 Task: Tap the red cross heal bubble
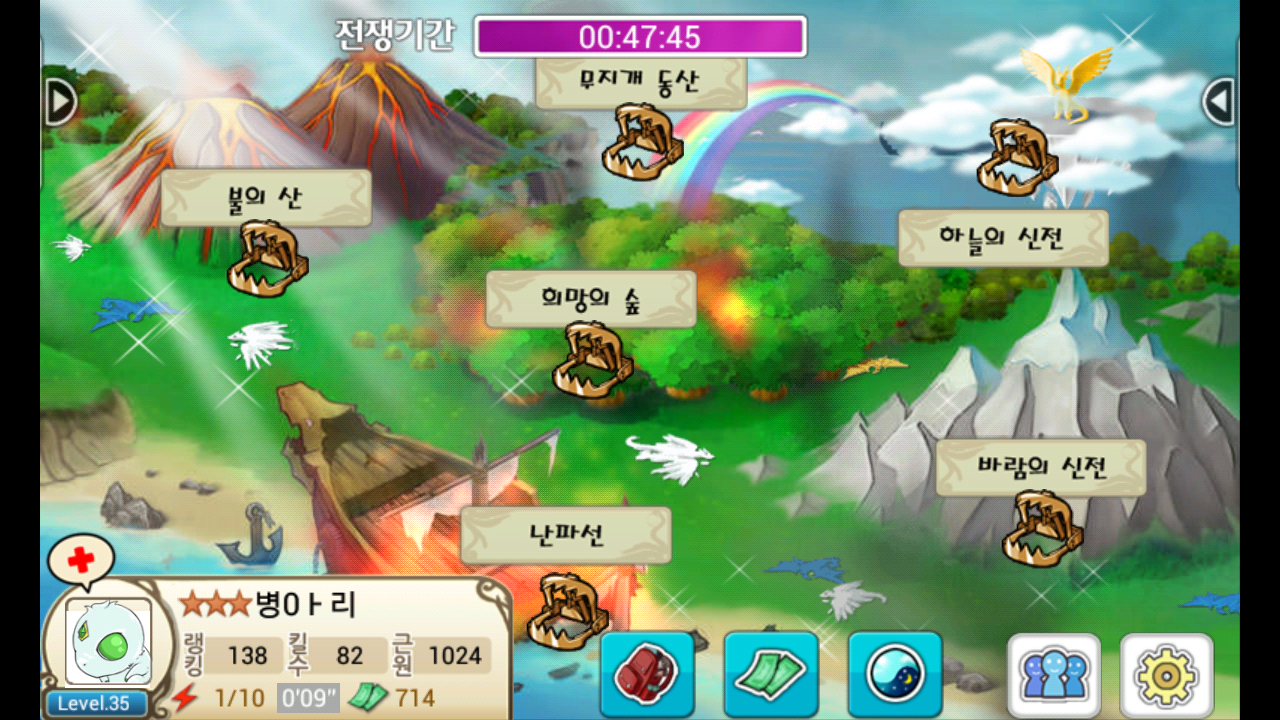(80, 560)
